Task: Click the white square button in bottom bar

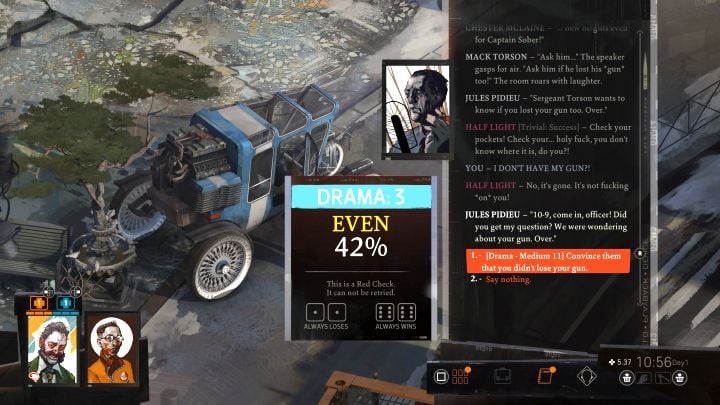Action: 439,378
